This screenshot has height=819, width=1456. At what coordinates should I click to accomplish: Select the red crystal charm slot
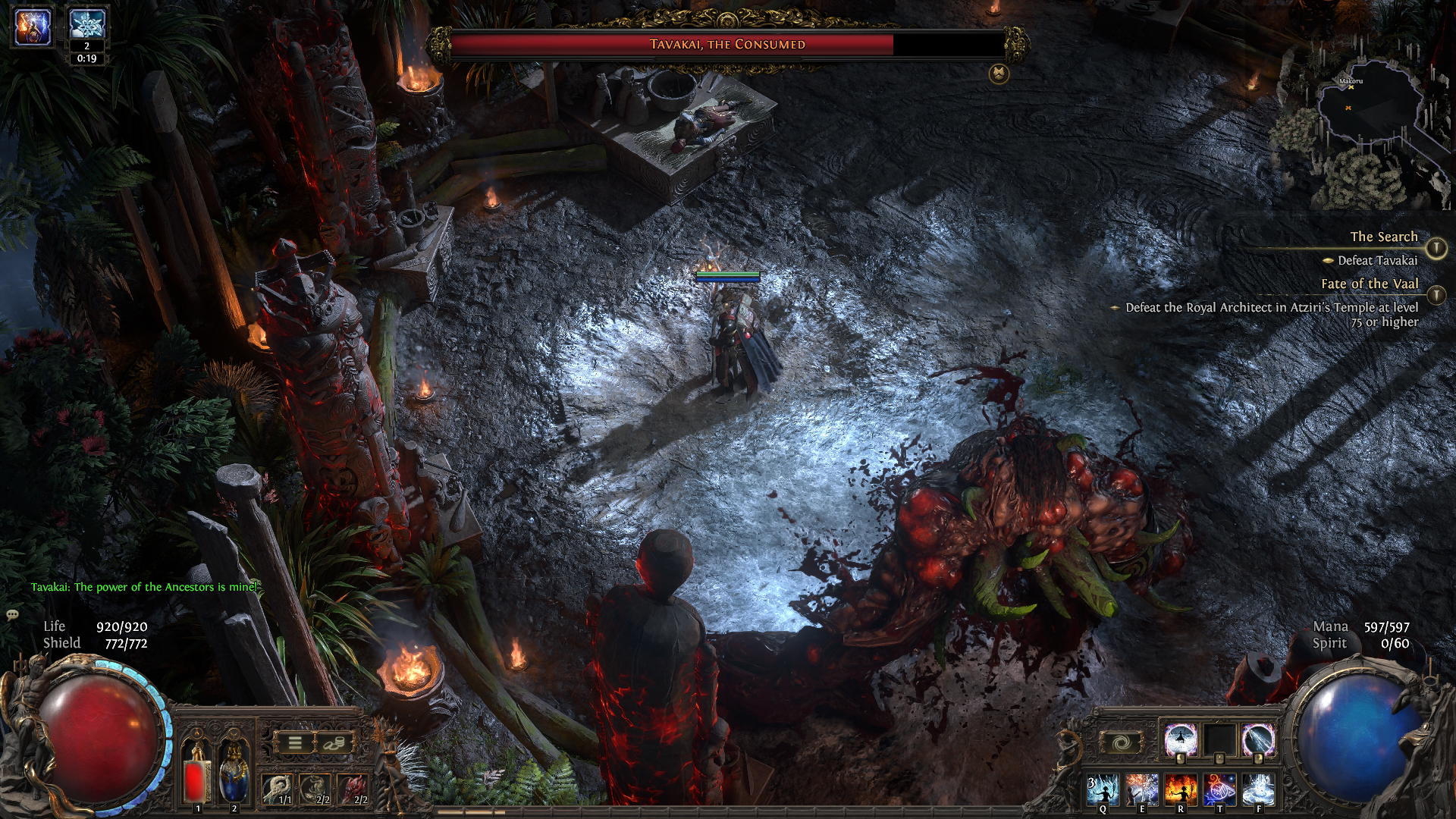[353, 790]
